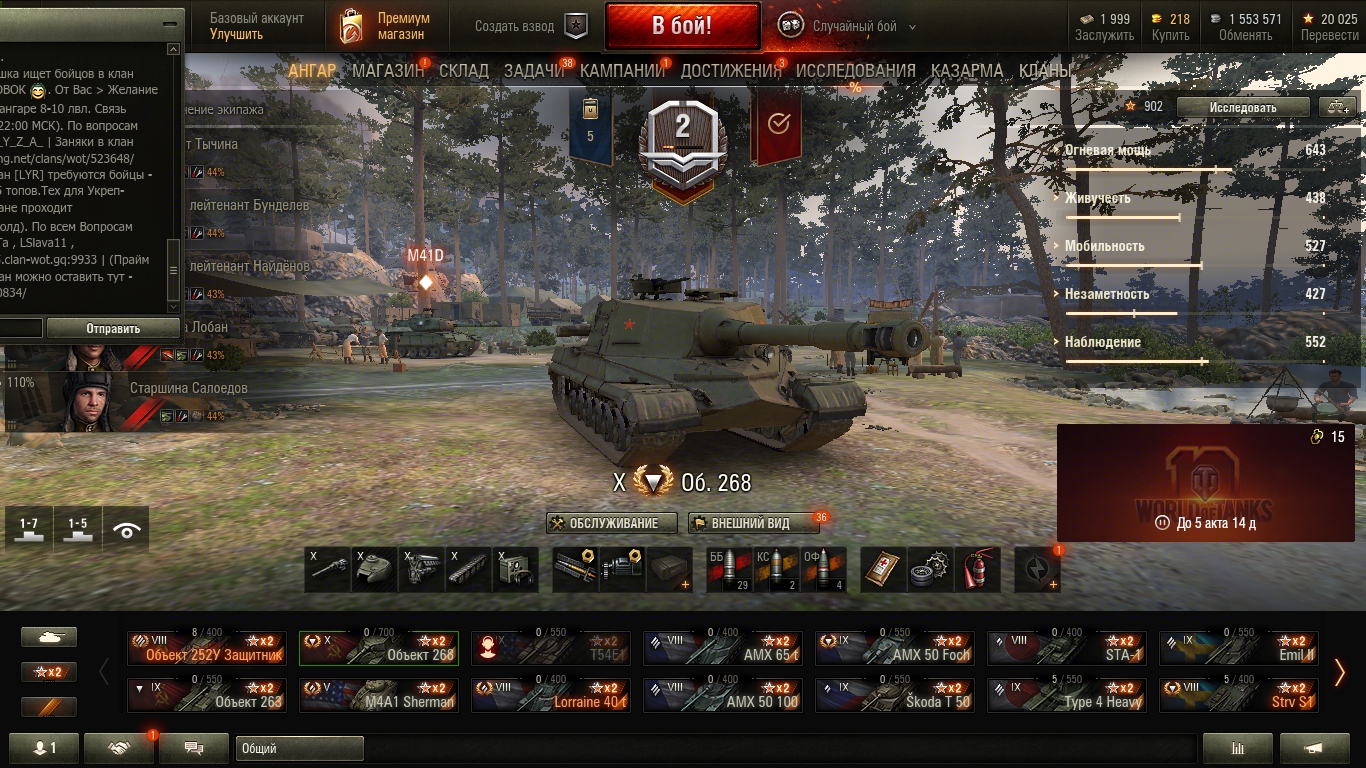1366x768 pixels.
Task: Choose the AMX 50 Foch tank
Action: tap(895, 648)
